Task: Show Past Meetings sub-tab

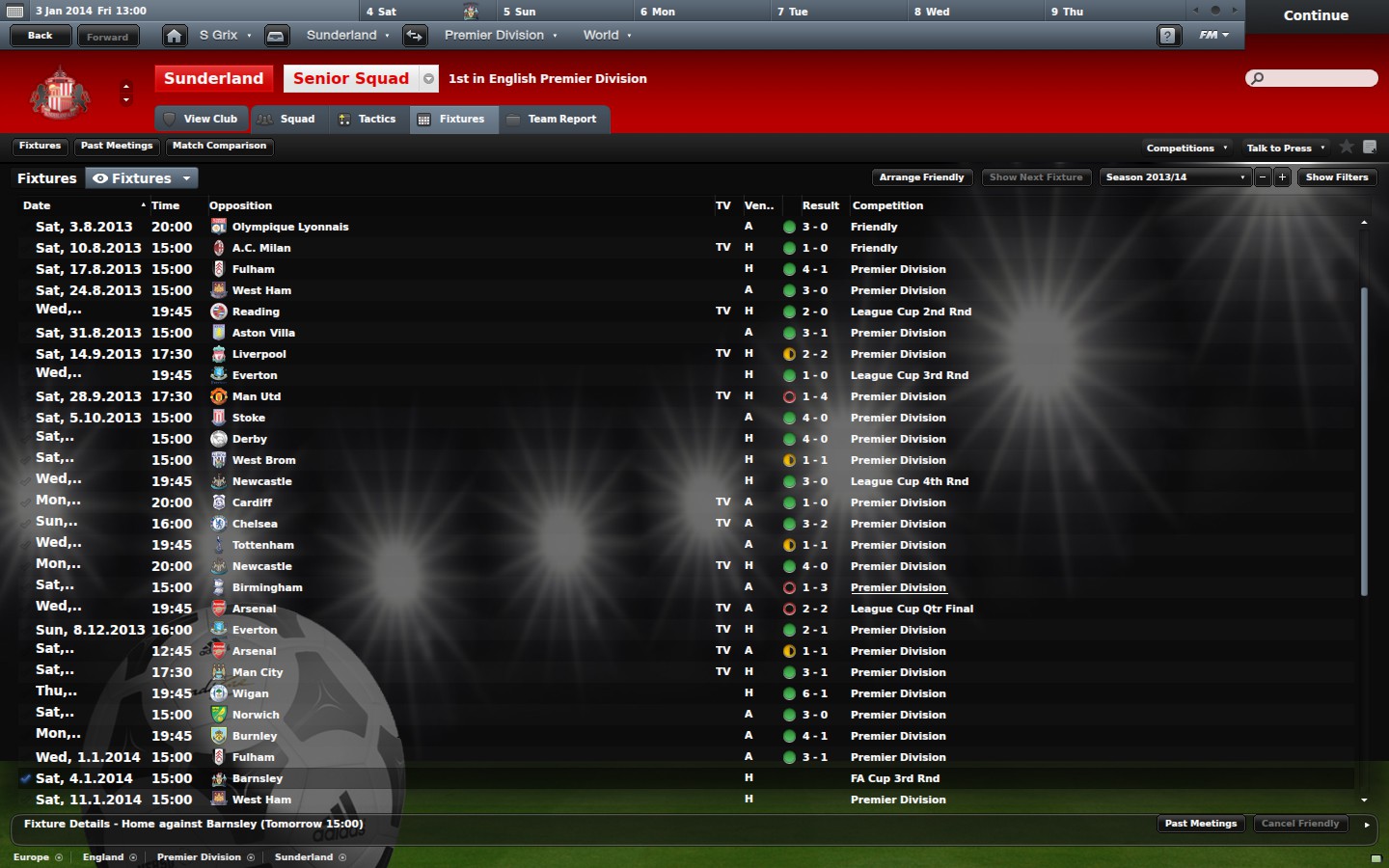Action: [x=117, y=147]
